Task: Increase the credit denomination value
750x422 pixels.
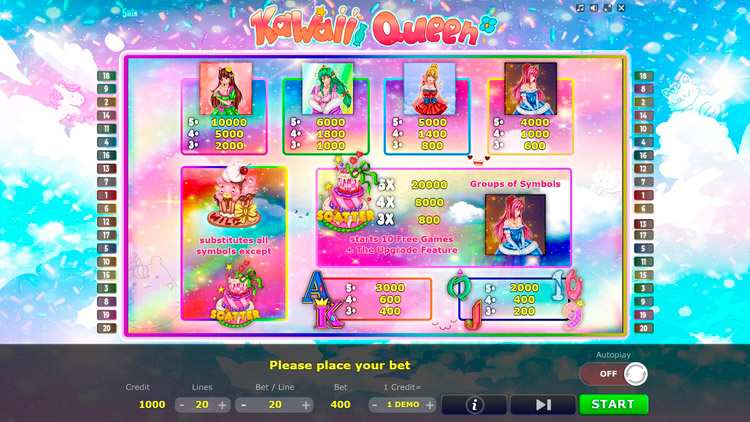Action: [x=430, y=405]
